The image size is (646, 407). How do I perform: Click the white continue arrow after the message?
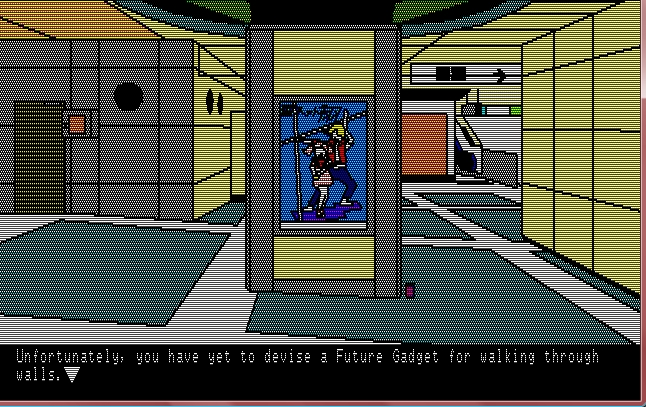tap(71, 376)
